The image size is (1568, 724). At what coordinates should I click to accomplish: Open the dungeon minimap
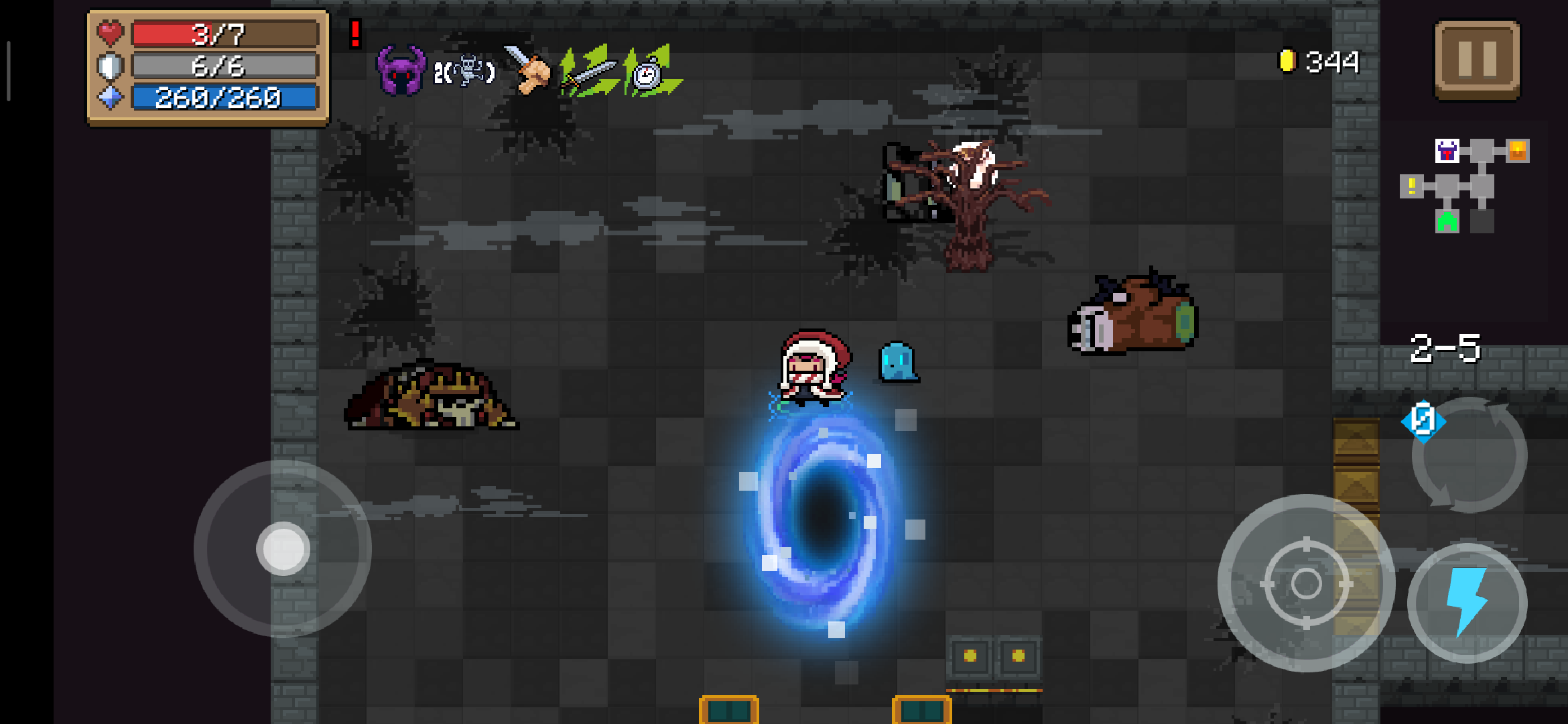[x=1463, y=186]
